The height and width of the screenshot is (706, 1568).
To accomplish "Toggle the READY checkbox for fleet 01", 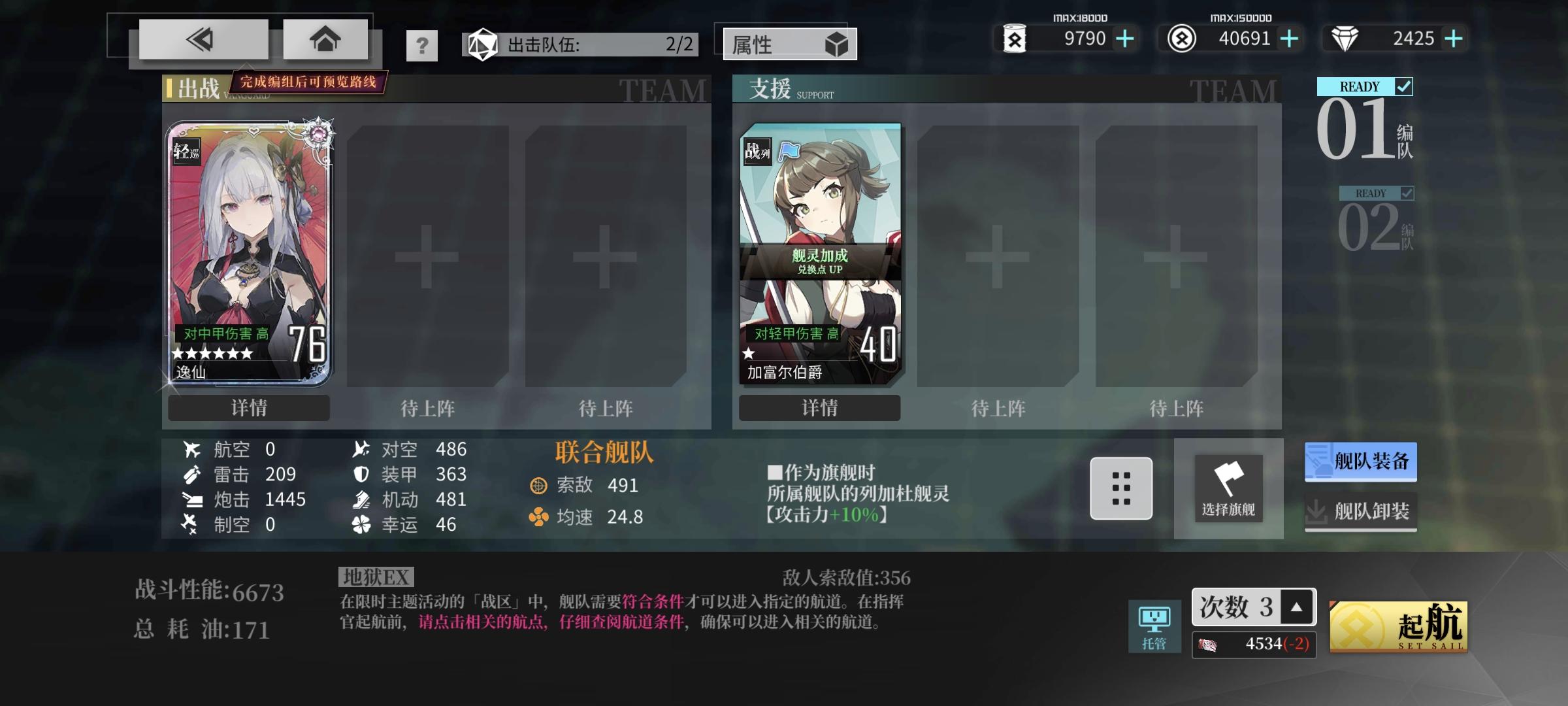I will pyautogui.click(x=1405, y=86).
